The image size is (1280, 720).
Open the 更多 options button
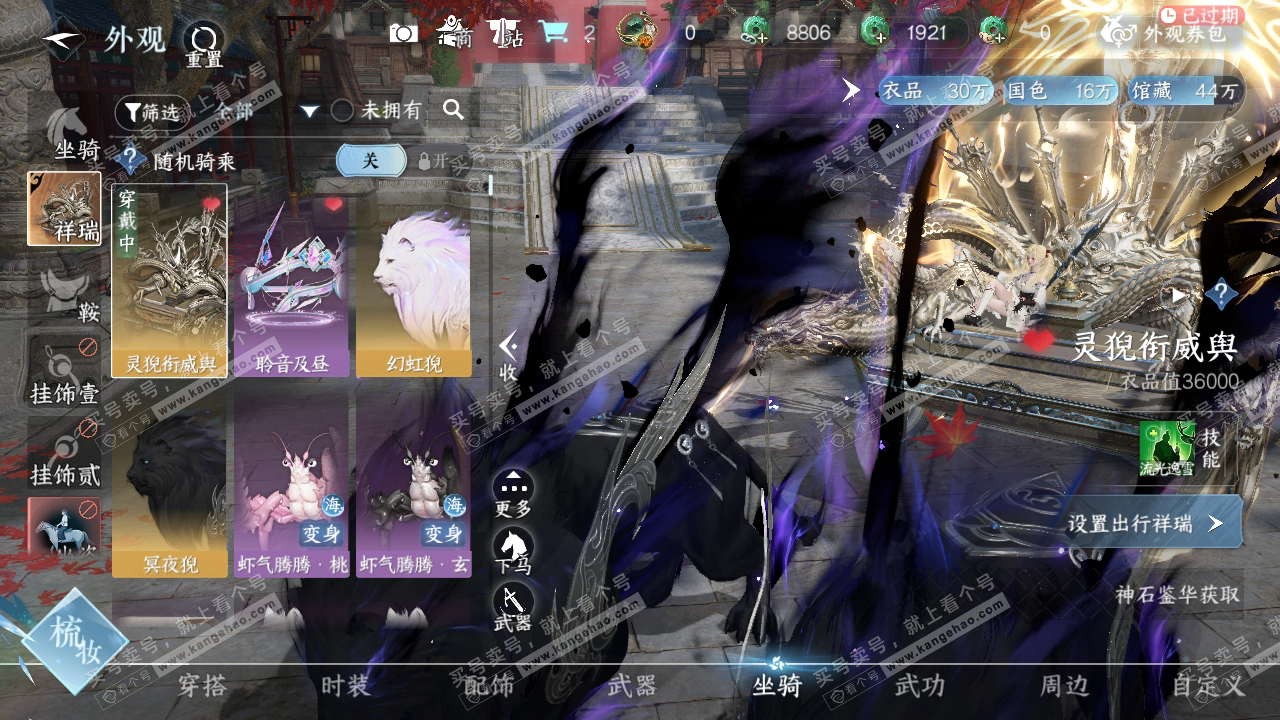(x=513, y=492)
